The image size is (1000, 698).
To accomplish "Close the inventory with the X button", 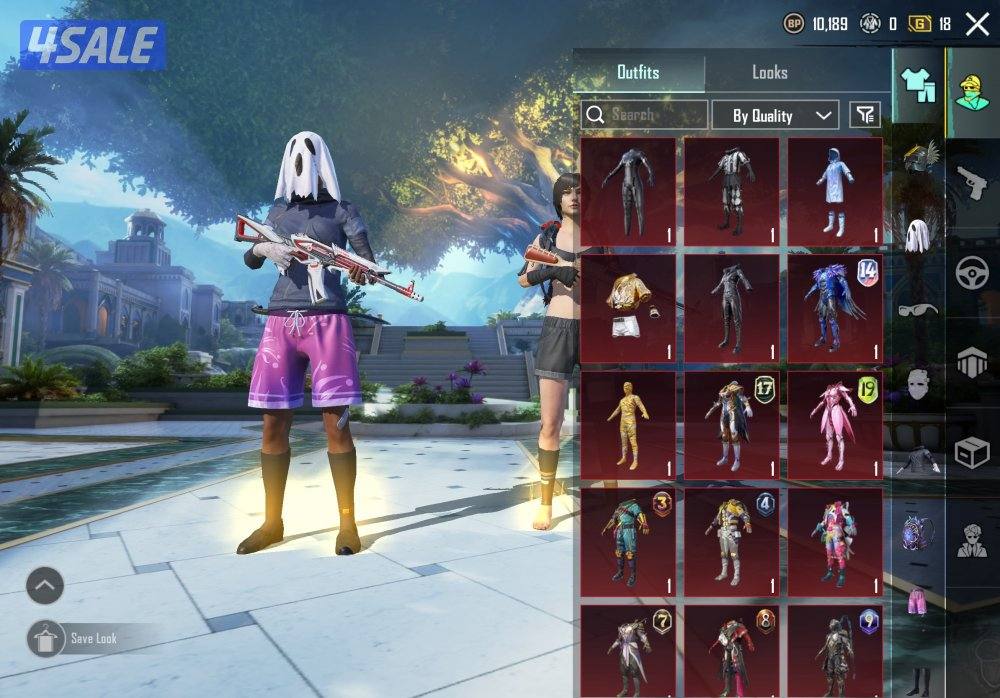I will click(977, 24).
